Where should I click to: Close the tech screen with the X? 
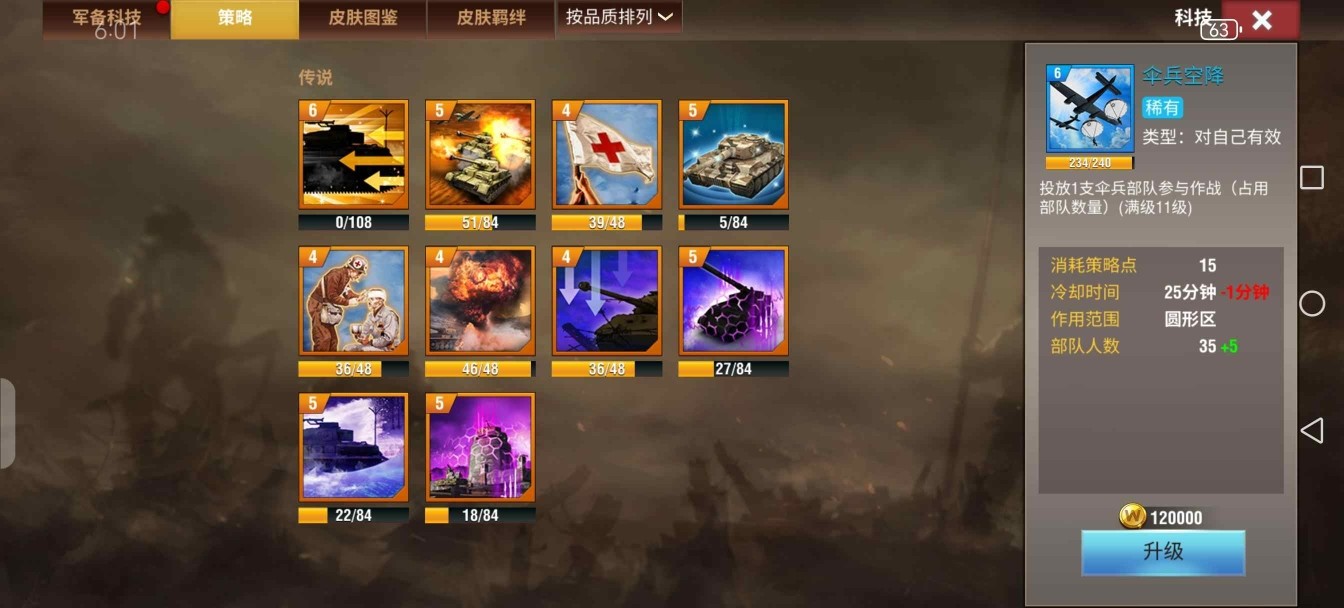coord(1261,20)
